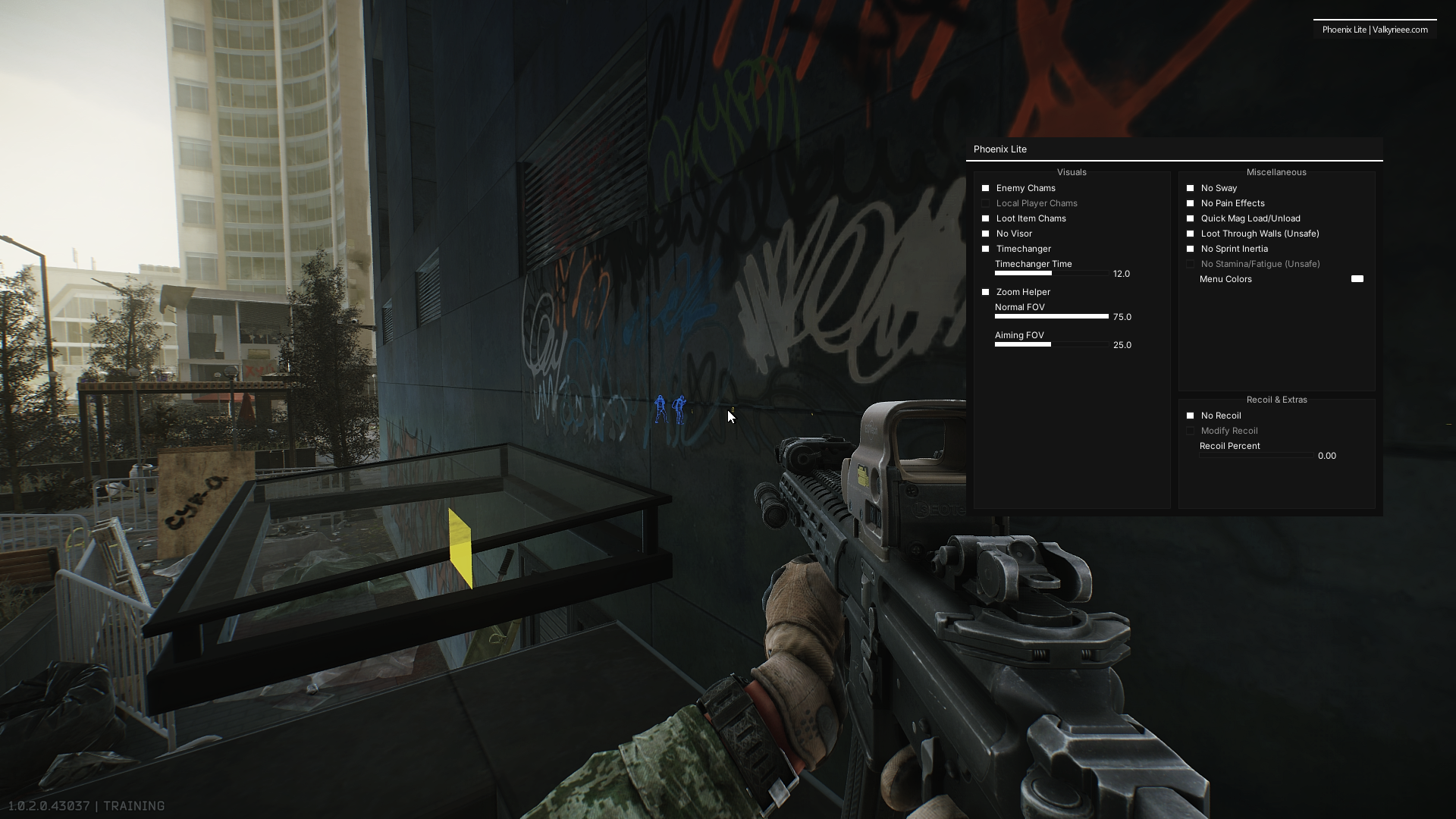
Task: Disable the Timechanger feature
Action: (986, 249)
